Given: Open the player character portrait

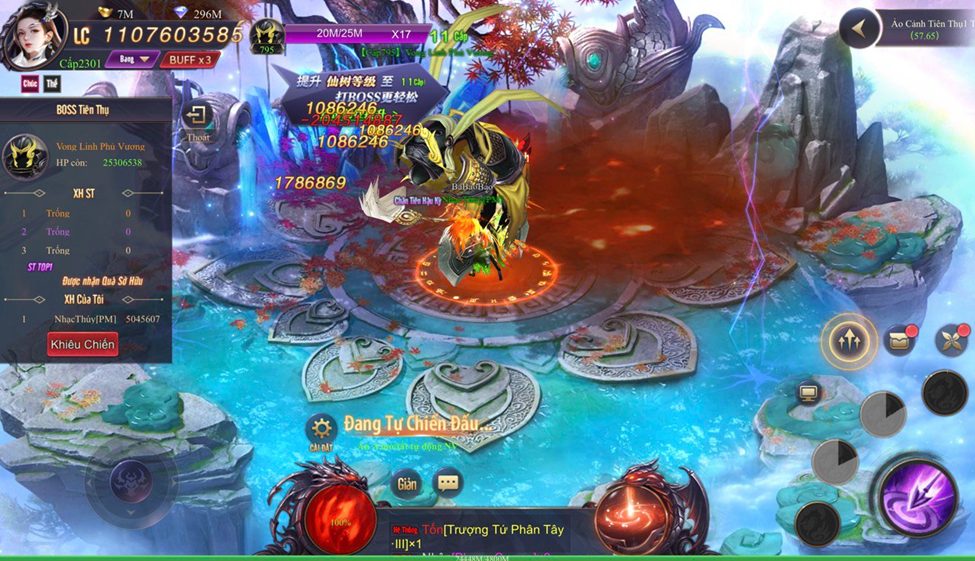Looking at the screenshot, I should (33, 35).
